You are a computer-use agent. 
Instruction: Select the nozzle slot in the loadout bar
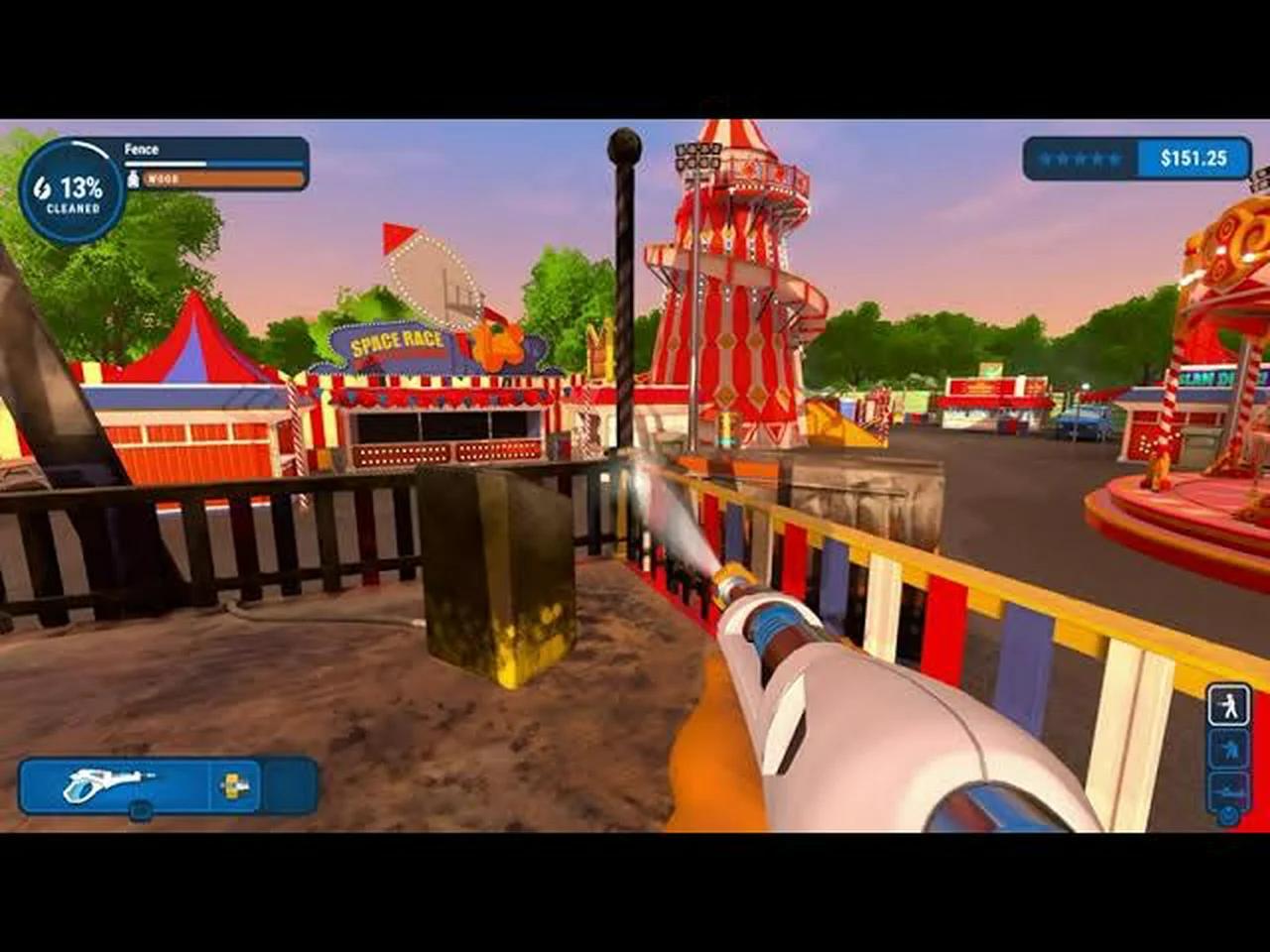pyautogui.click(x=233, y=786)
